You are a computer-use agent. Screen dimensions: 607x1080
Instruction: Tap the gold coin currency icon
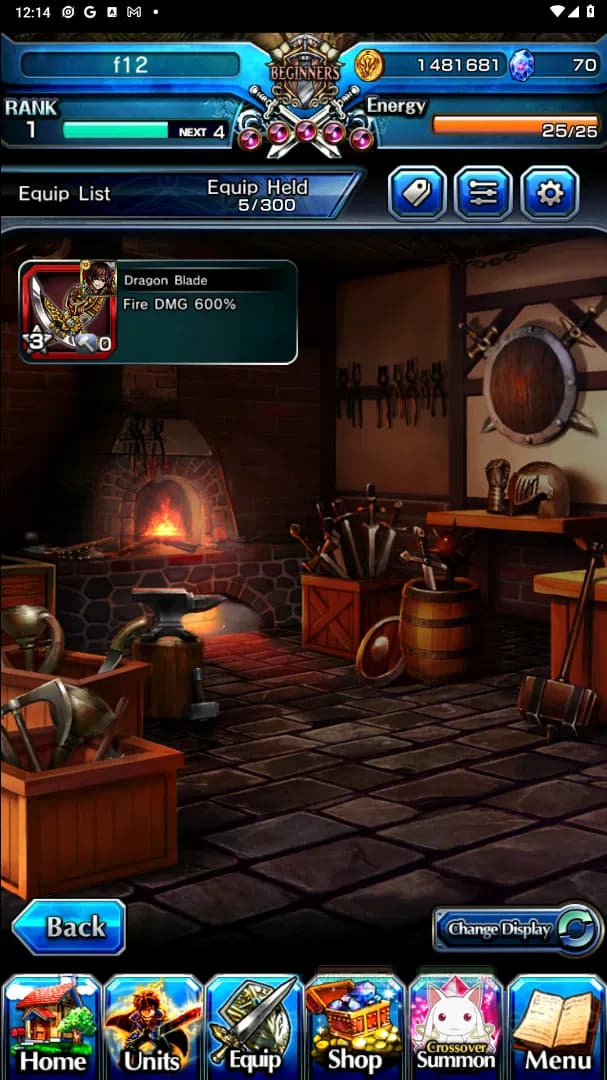[x=369, y=66]
